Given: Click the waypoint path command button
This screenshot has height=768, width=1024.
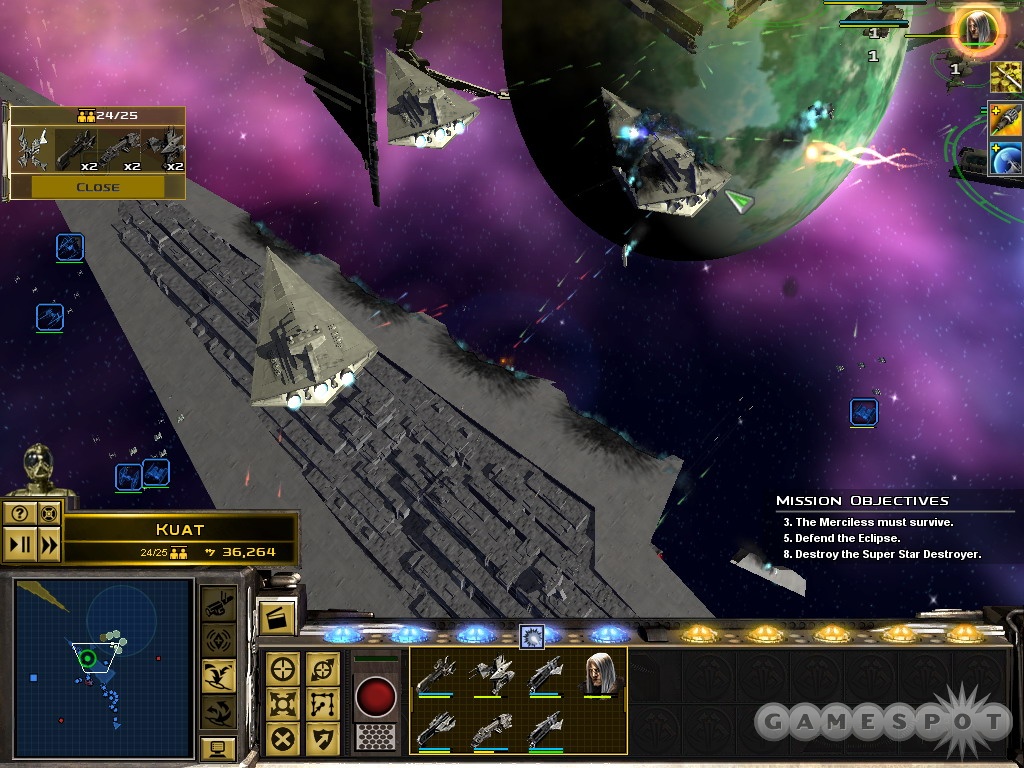Looking at the screenshot, I should (322, 704).
